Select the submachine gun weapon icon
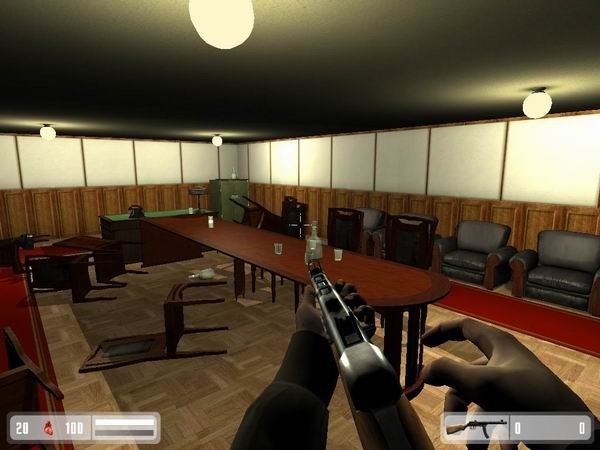Image resolution: width=600 pixels, height=450 pixels. pyautogui.click(x=474, y=428)
